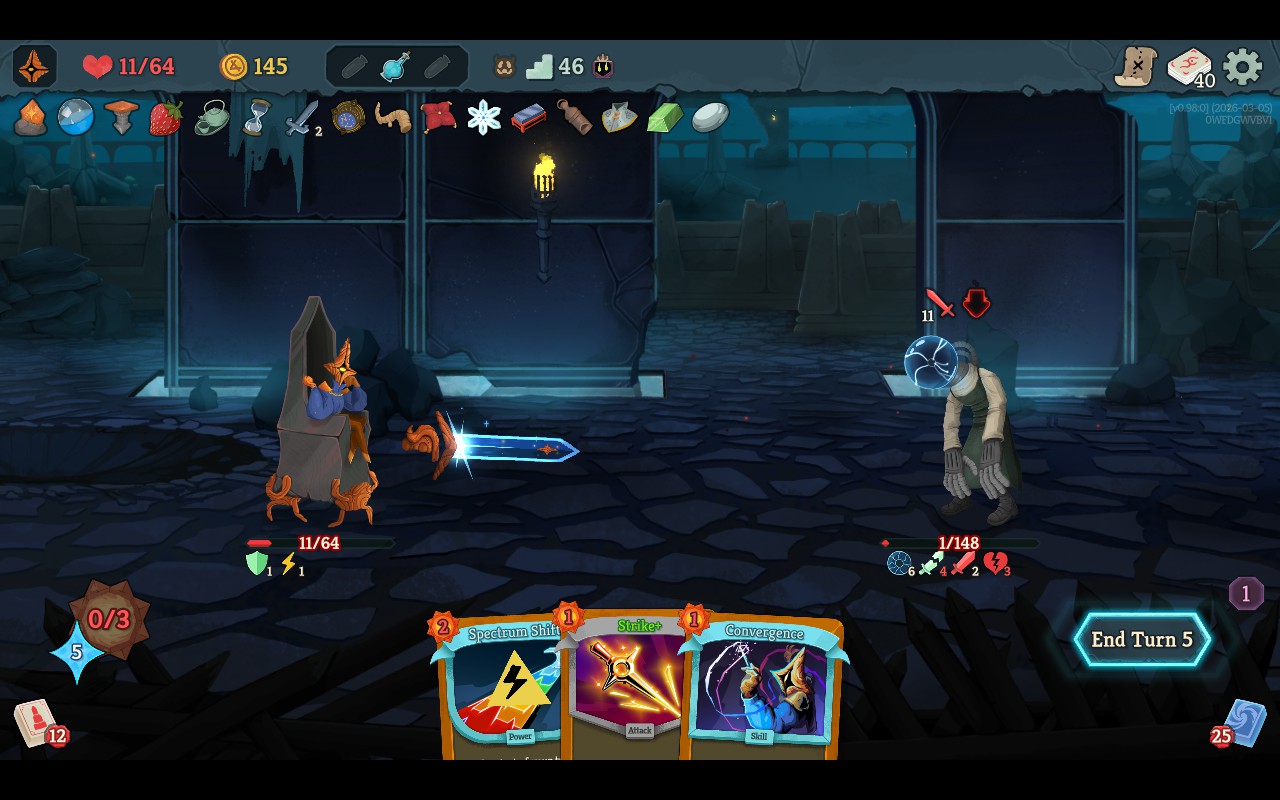
Task: Click the End Turn 5 button
Action: point(1142,640)
